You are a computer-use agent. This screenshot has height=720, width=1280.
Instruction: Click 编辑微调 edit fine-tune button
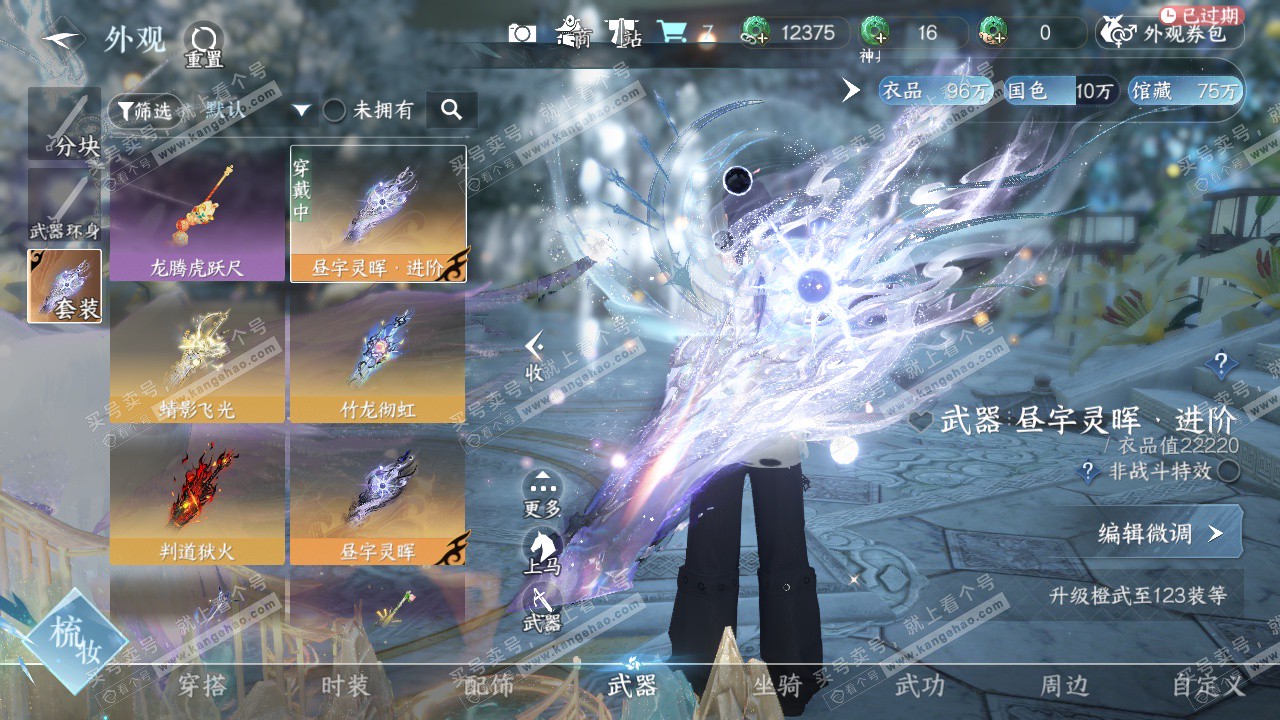click(1160, 533)
